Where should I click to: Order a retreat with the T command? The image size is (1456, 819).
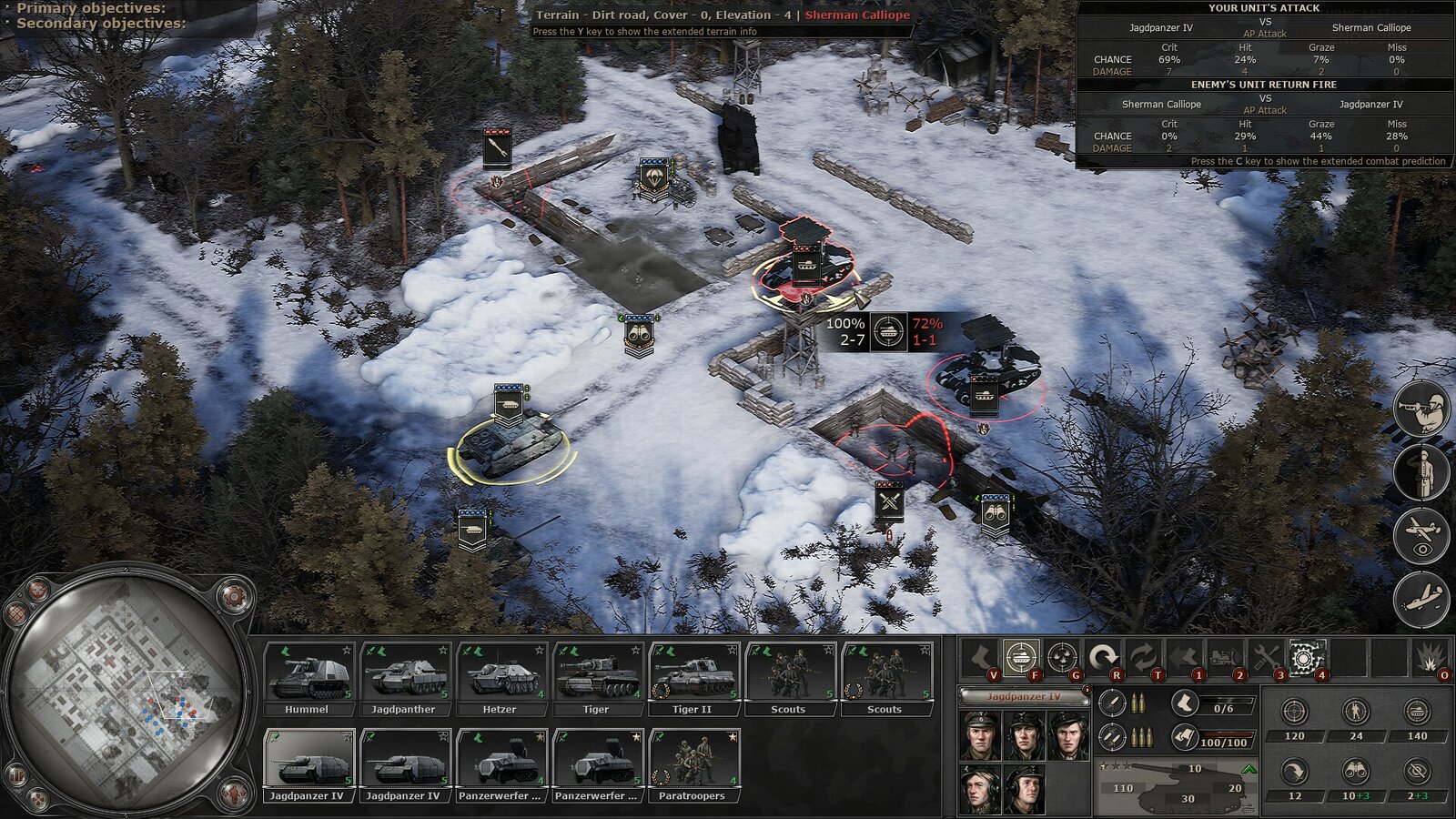coord(1145,656)
